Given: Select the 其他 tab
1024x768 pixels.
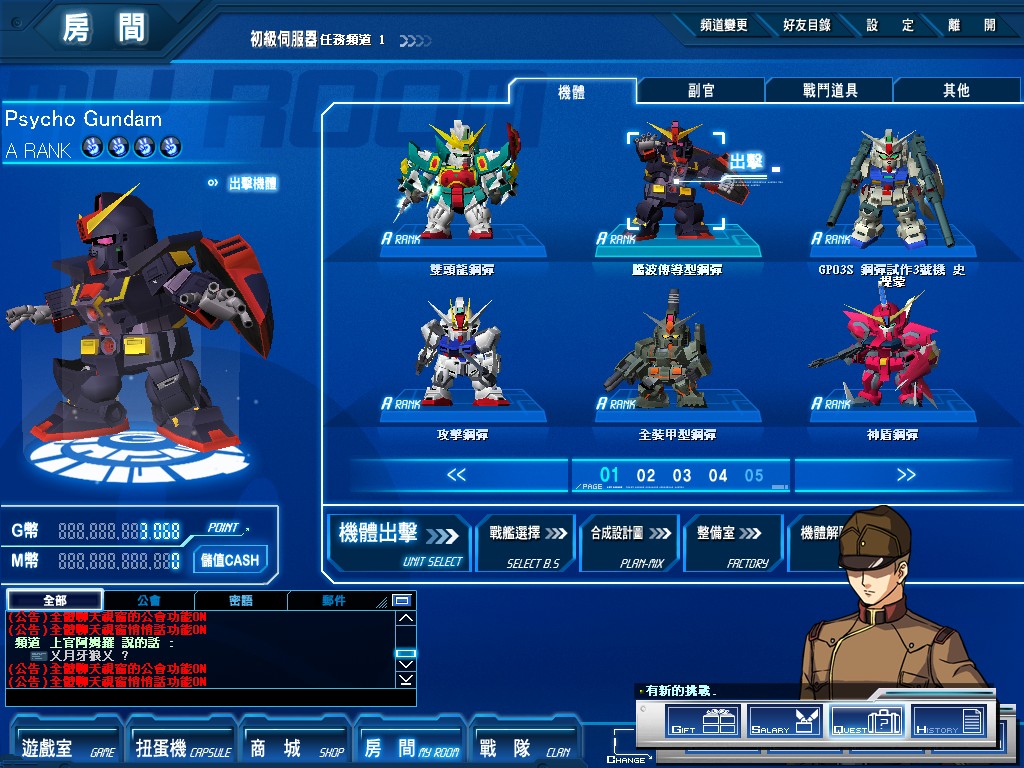Looking at the screenshot, I should tap(956, 91).
